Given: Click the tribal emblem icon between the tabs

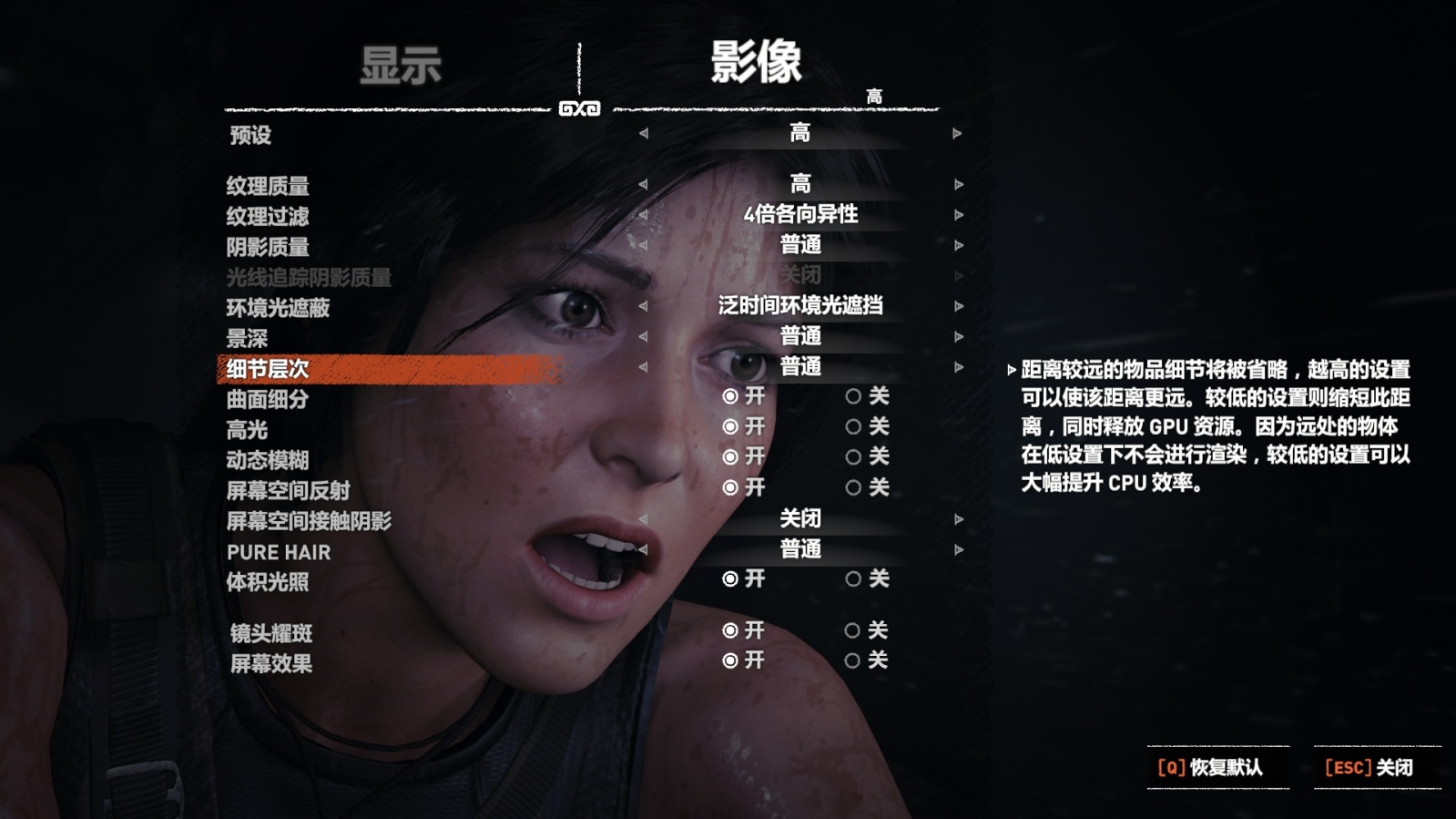Looking at the screenshot, I should tap(581, 107).
